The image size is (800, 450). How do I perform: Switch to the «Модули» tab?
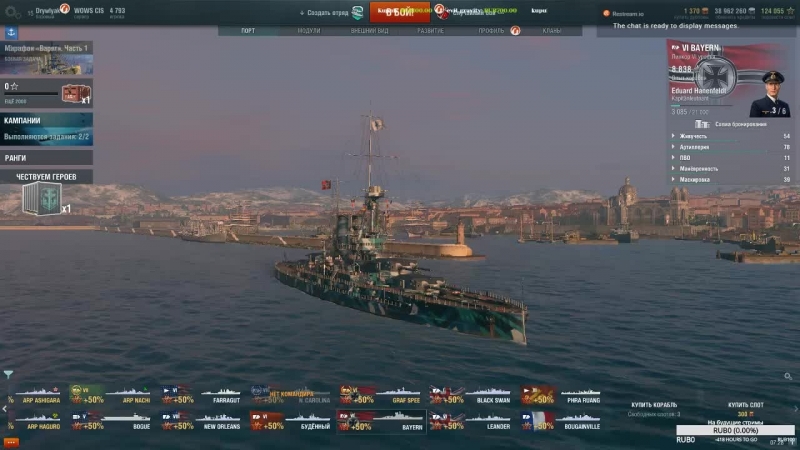(309, 30)
